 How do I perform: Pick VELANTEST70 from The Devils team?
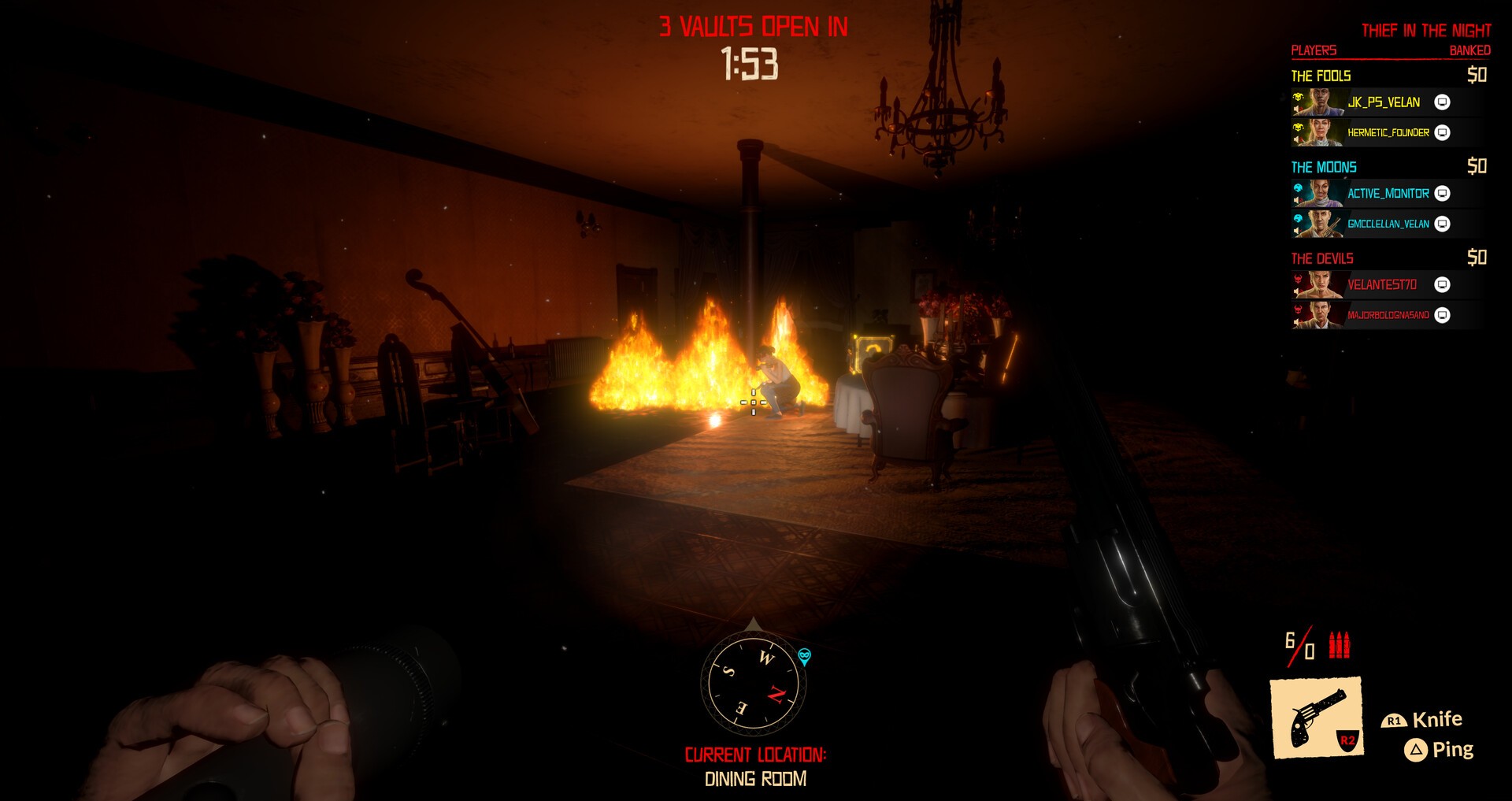point(1381,285)
